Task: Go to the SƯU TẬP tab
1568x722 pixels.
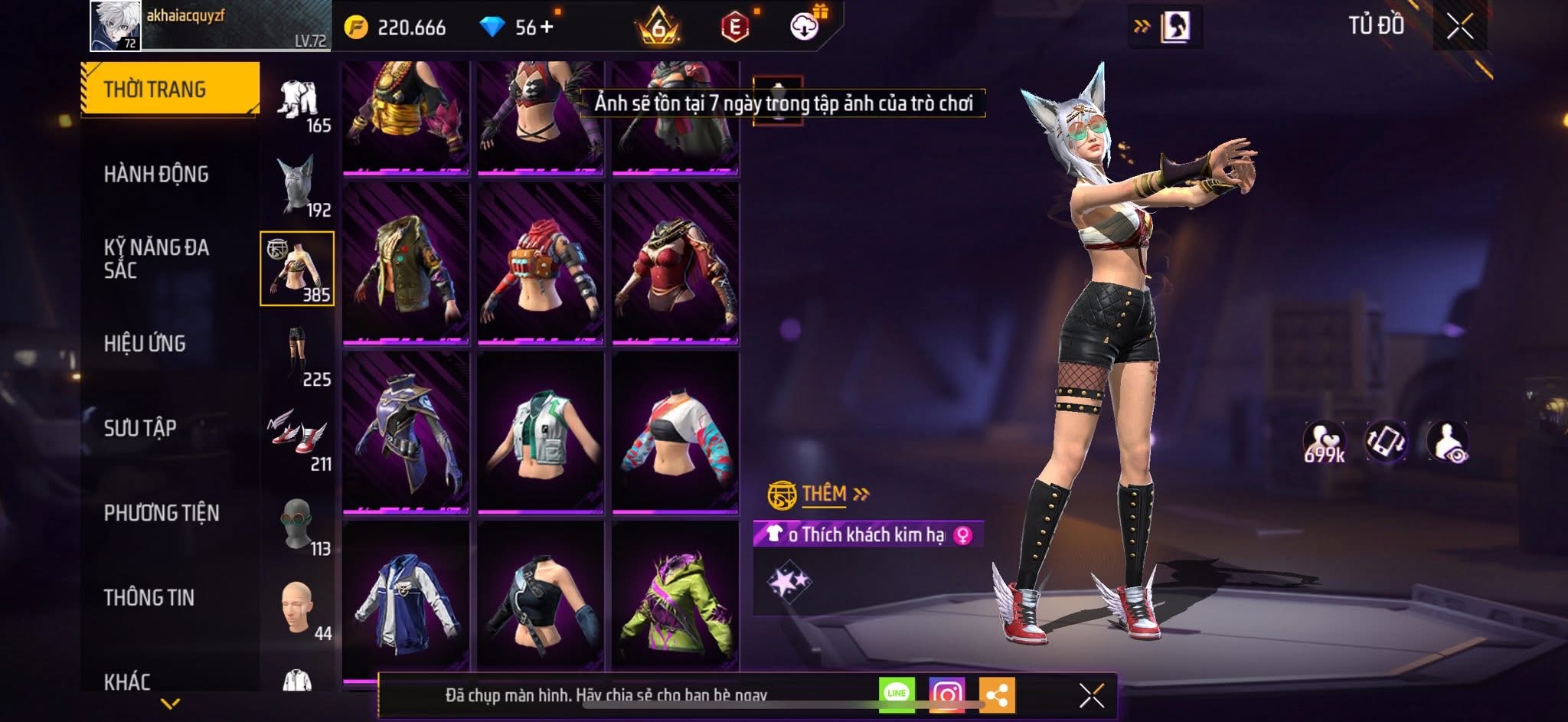Action: tap(140, 428)
